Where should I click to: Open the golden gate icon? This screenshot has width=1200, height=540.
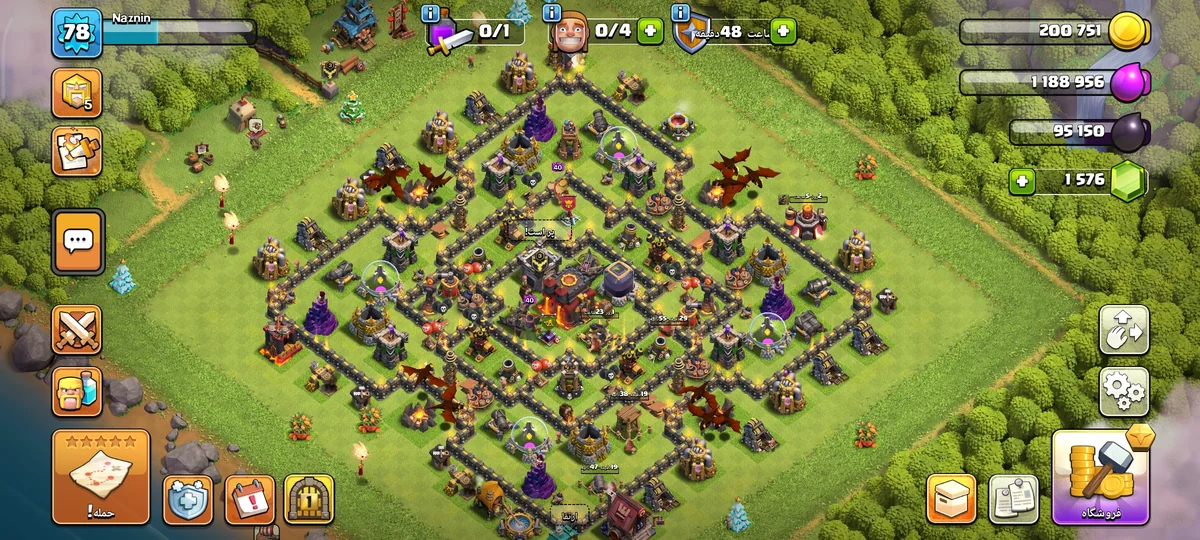308,499
